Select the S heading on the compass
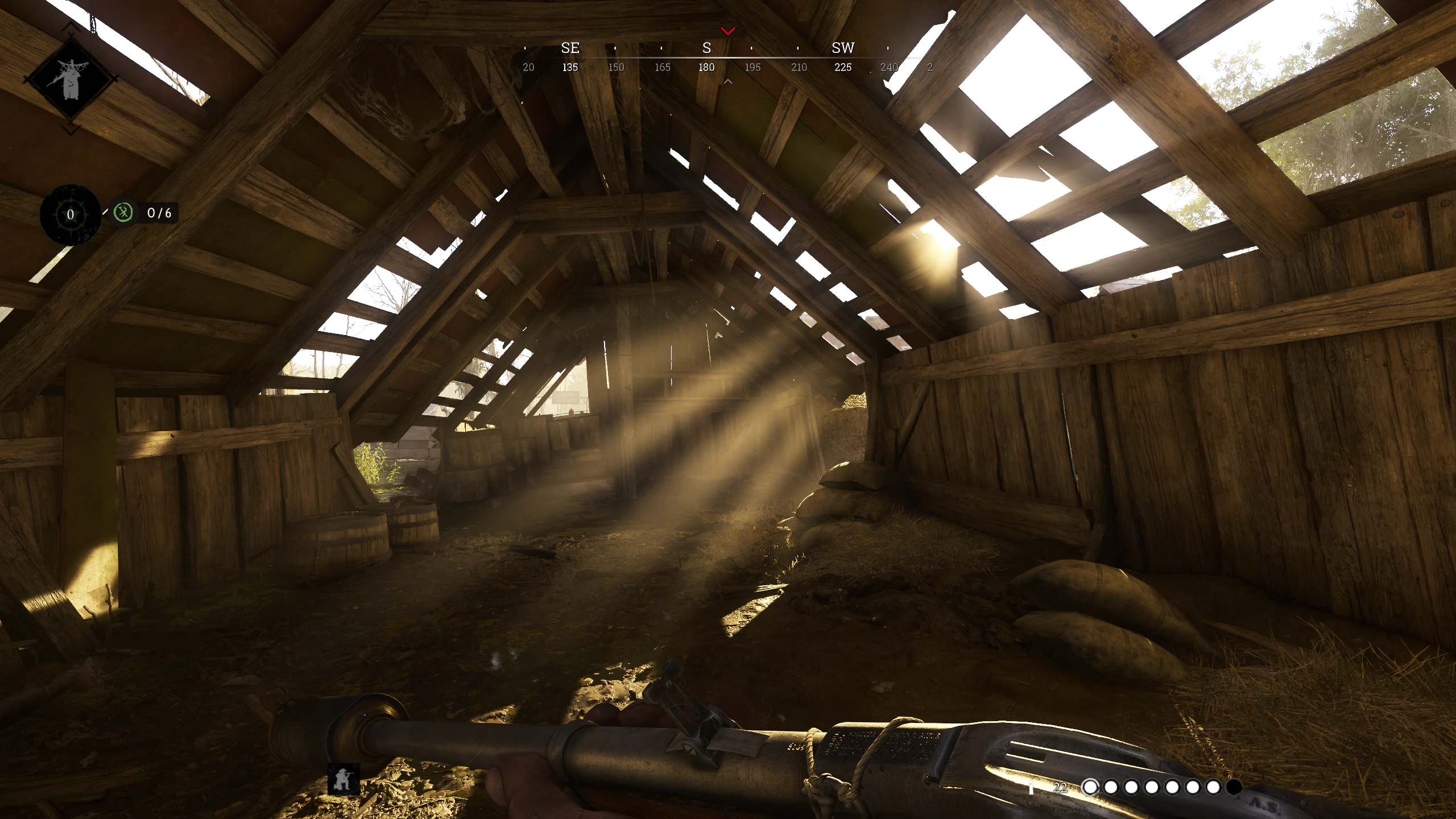This screenshot has width=1456, height=819. [706, 48]
